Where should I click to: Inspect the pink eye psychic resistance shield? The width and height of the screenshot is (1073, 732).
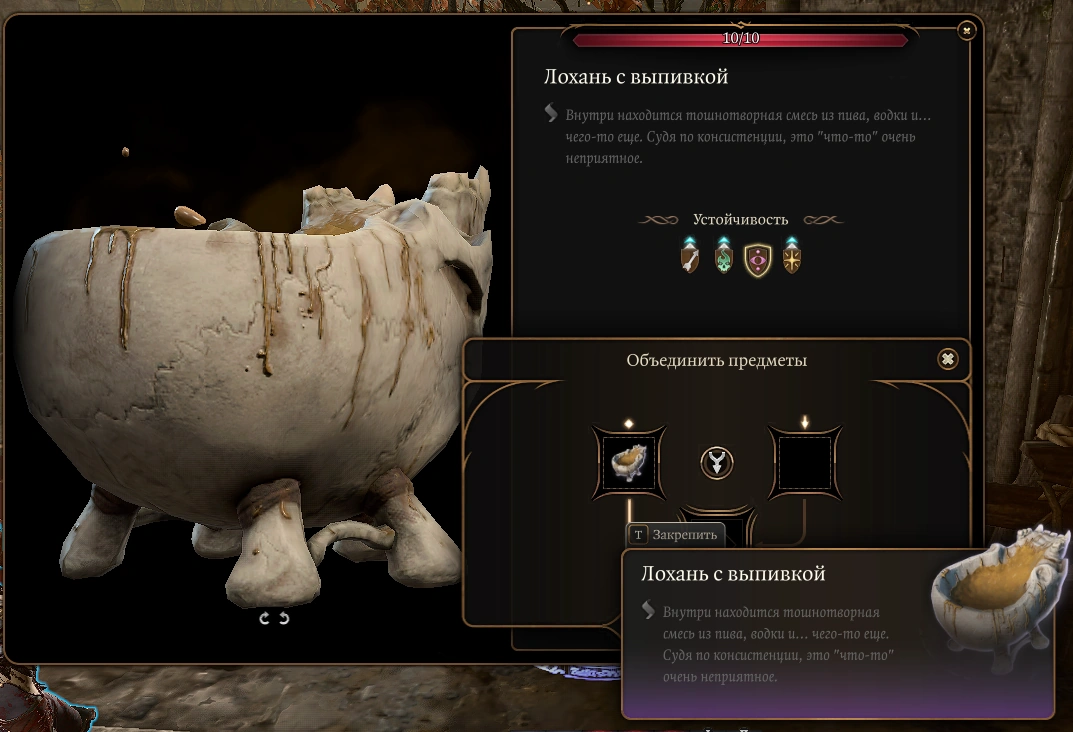point(757,259)
